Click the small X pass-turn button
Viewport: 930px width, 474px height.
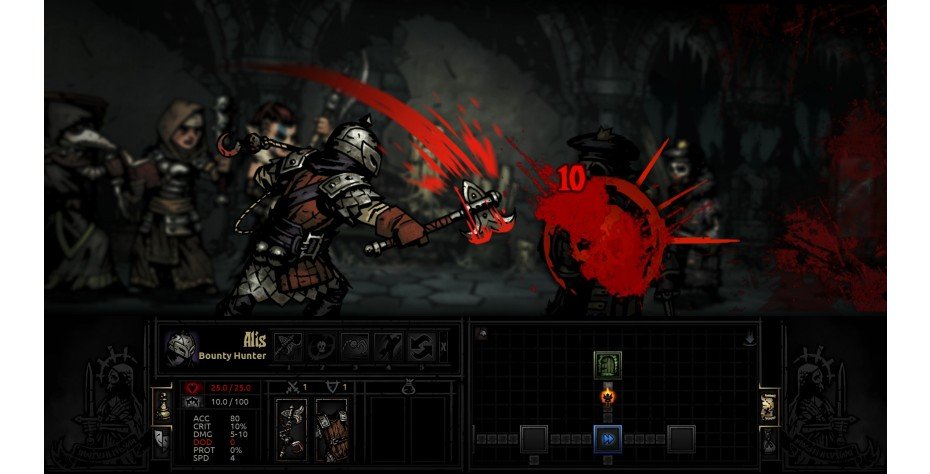pos(444,347)
